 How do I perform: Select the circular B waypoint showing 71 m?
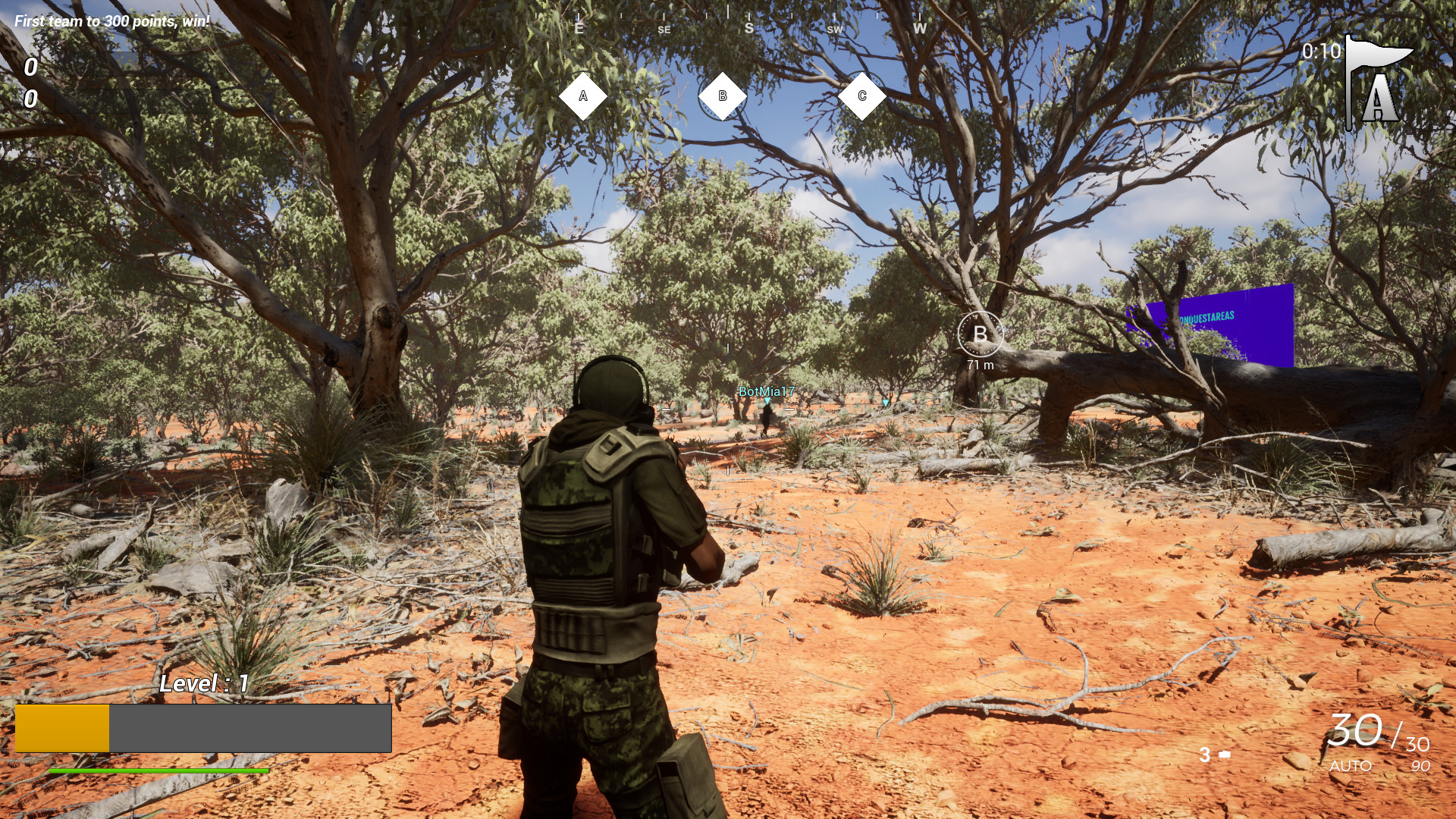(x=982, y=334)
